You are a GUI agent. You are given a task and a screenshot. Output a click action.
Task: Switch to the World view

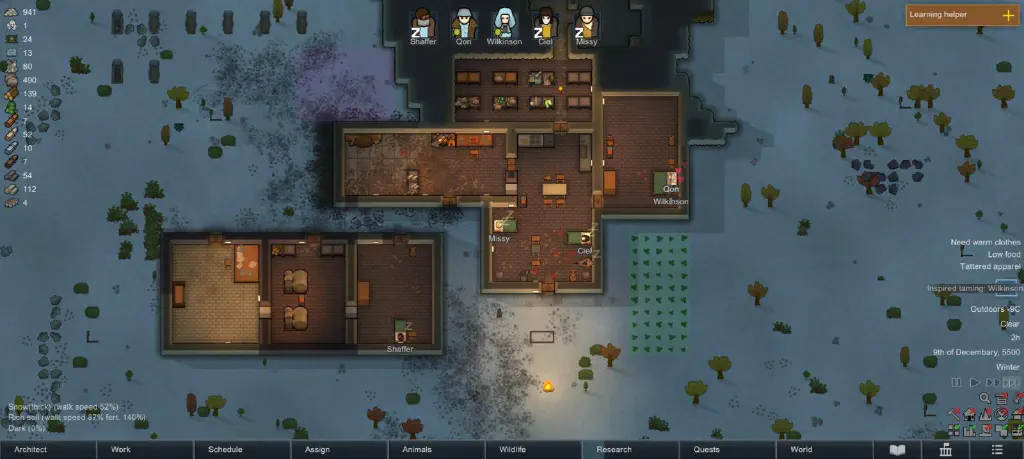tap(801, 450)
